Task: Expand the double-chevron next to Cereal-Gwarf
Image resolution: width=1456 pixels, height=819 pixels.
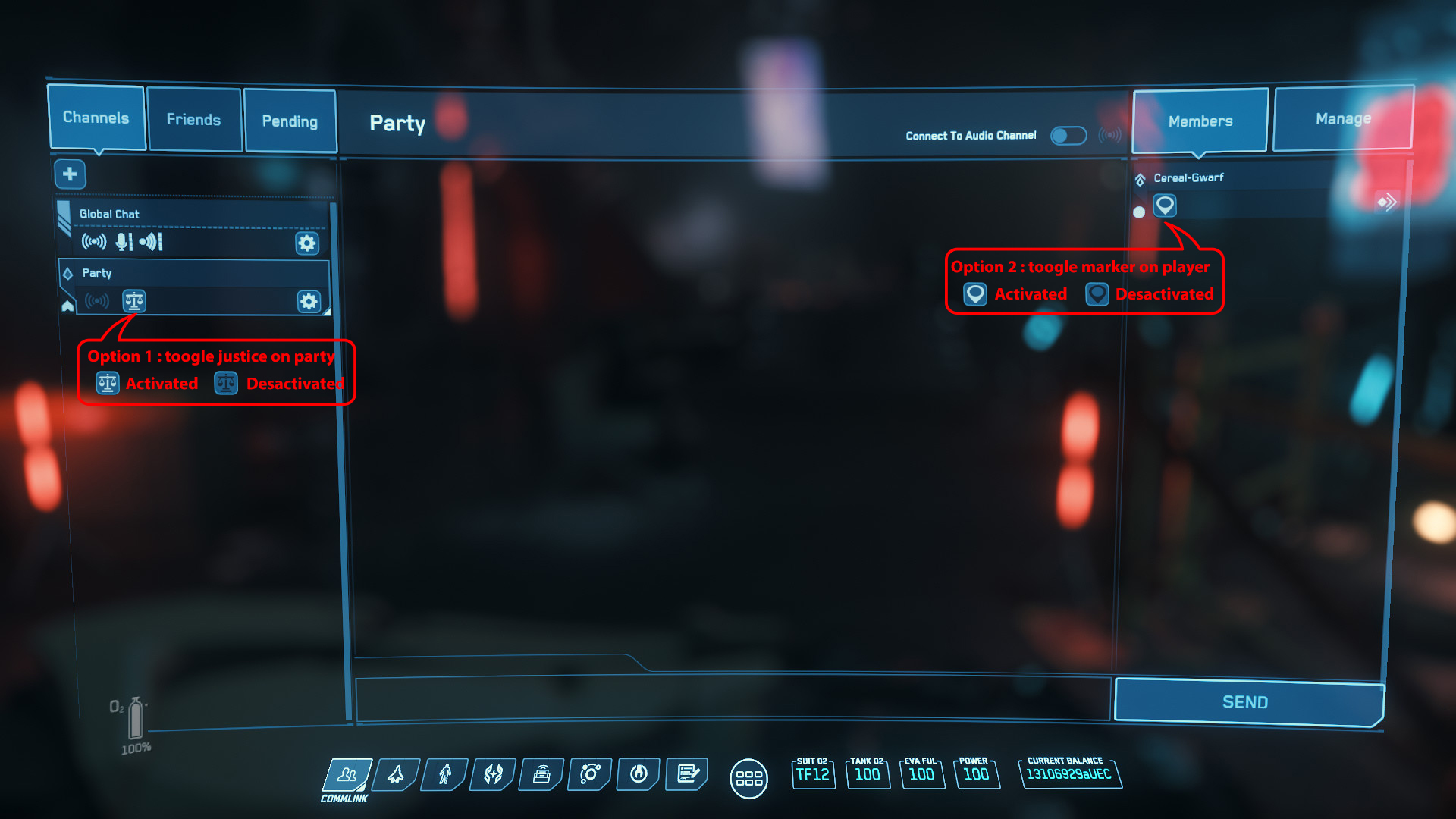Action: pyautogui.click(x=1389, y=202)
